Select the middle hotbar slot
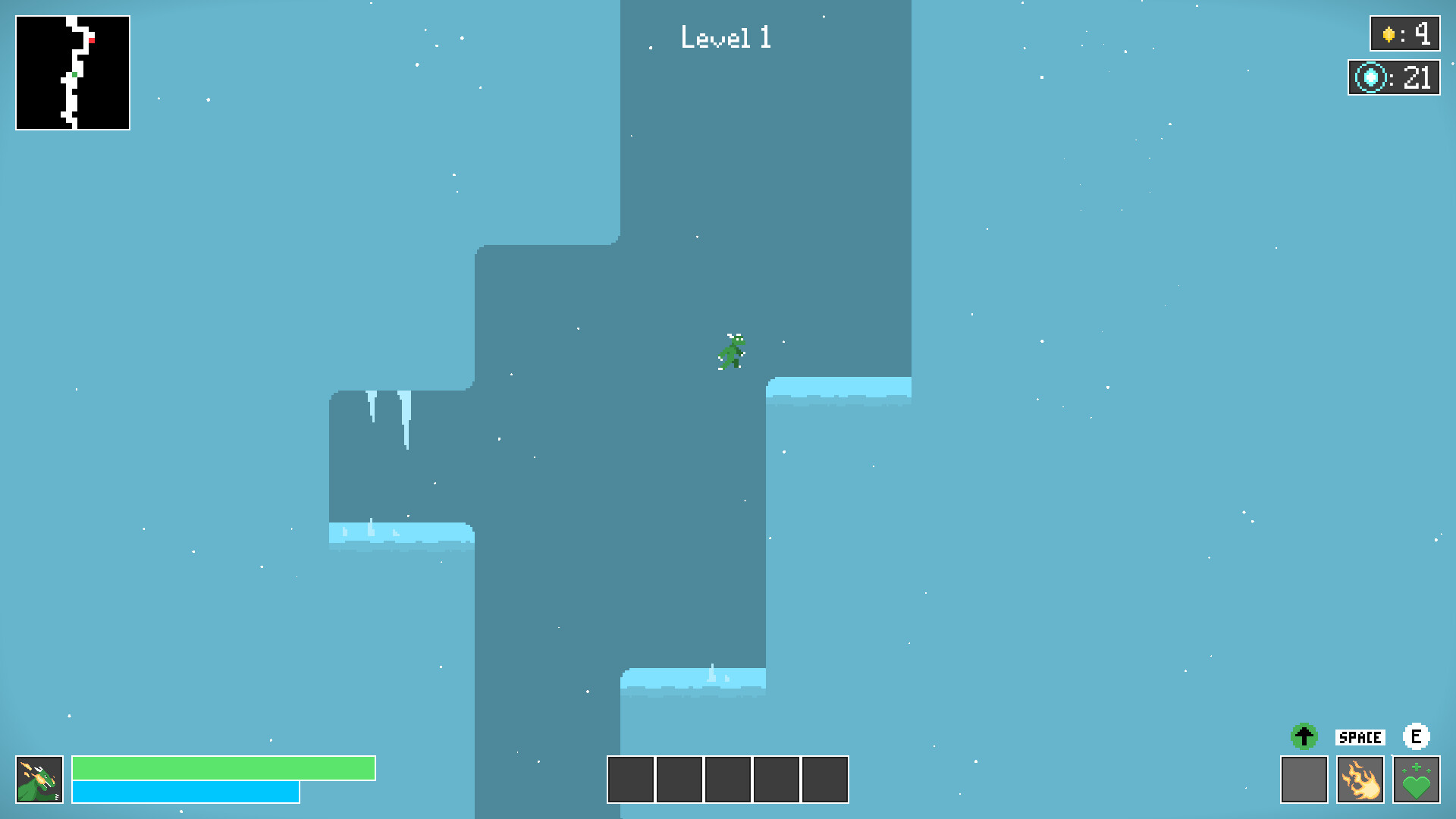This screenshot has height=819, width=1456. 727,779
